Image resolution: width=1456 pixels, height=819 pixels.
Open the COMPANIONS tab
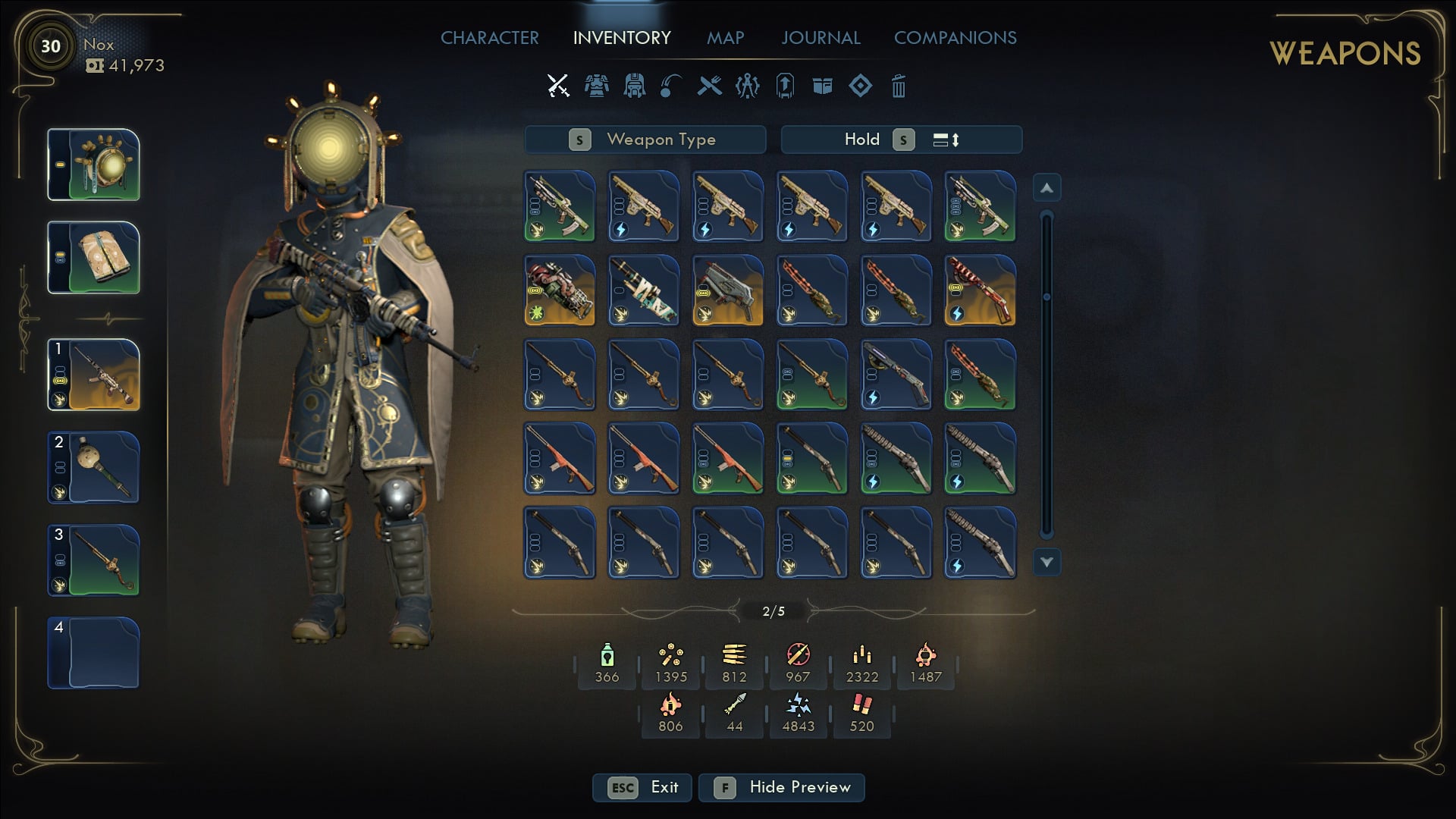click(x=955, y=38)
